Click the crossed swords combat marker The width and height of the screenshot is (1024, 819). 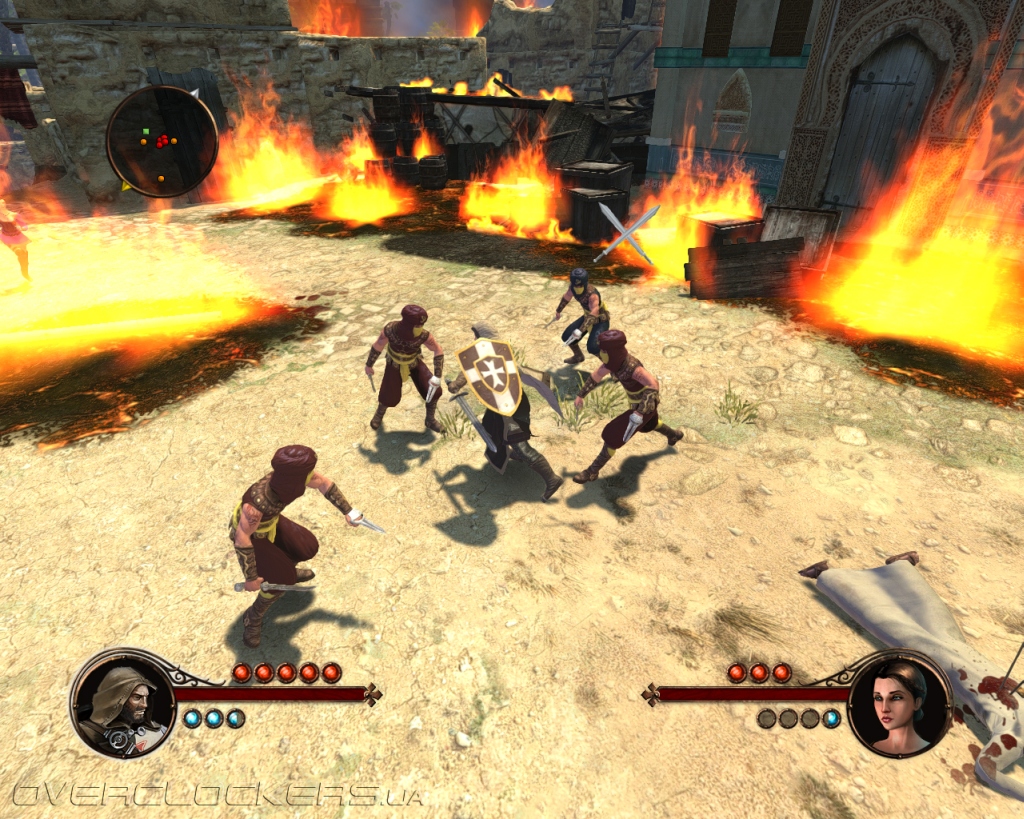point(627,233)
